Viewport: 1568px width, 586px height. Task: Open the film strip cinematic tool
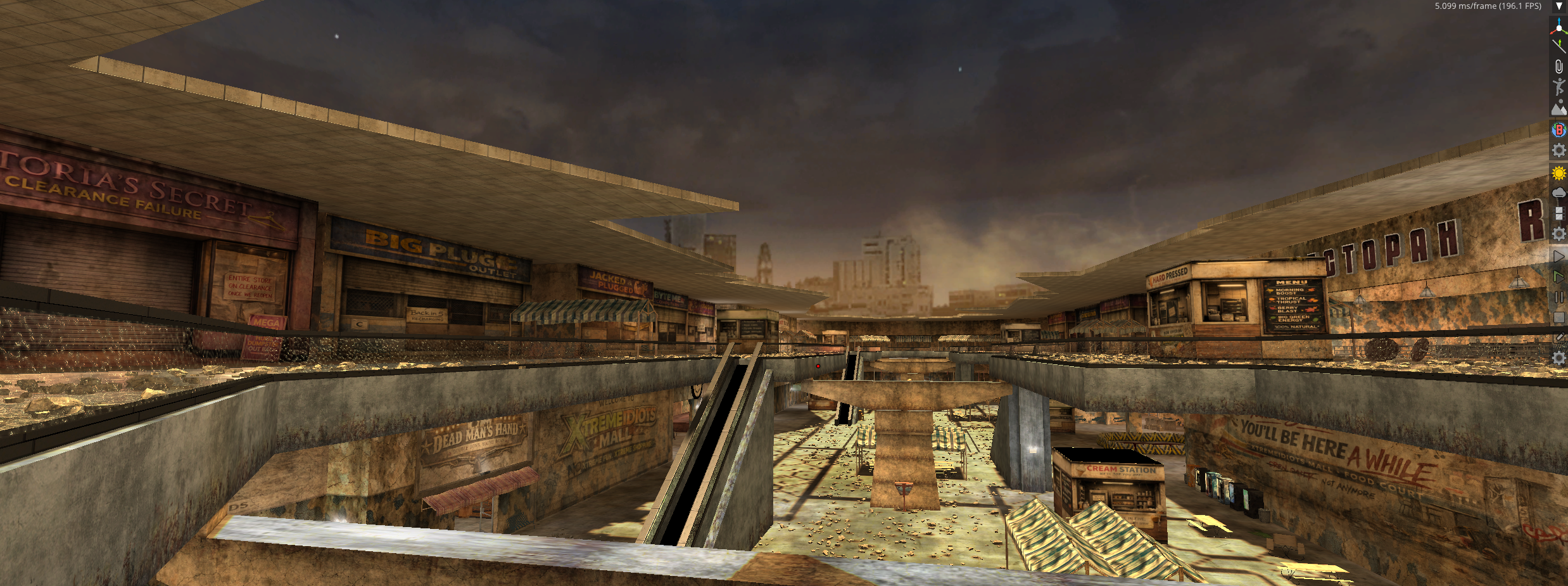point(1559,213)
